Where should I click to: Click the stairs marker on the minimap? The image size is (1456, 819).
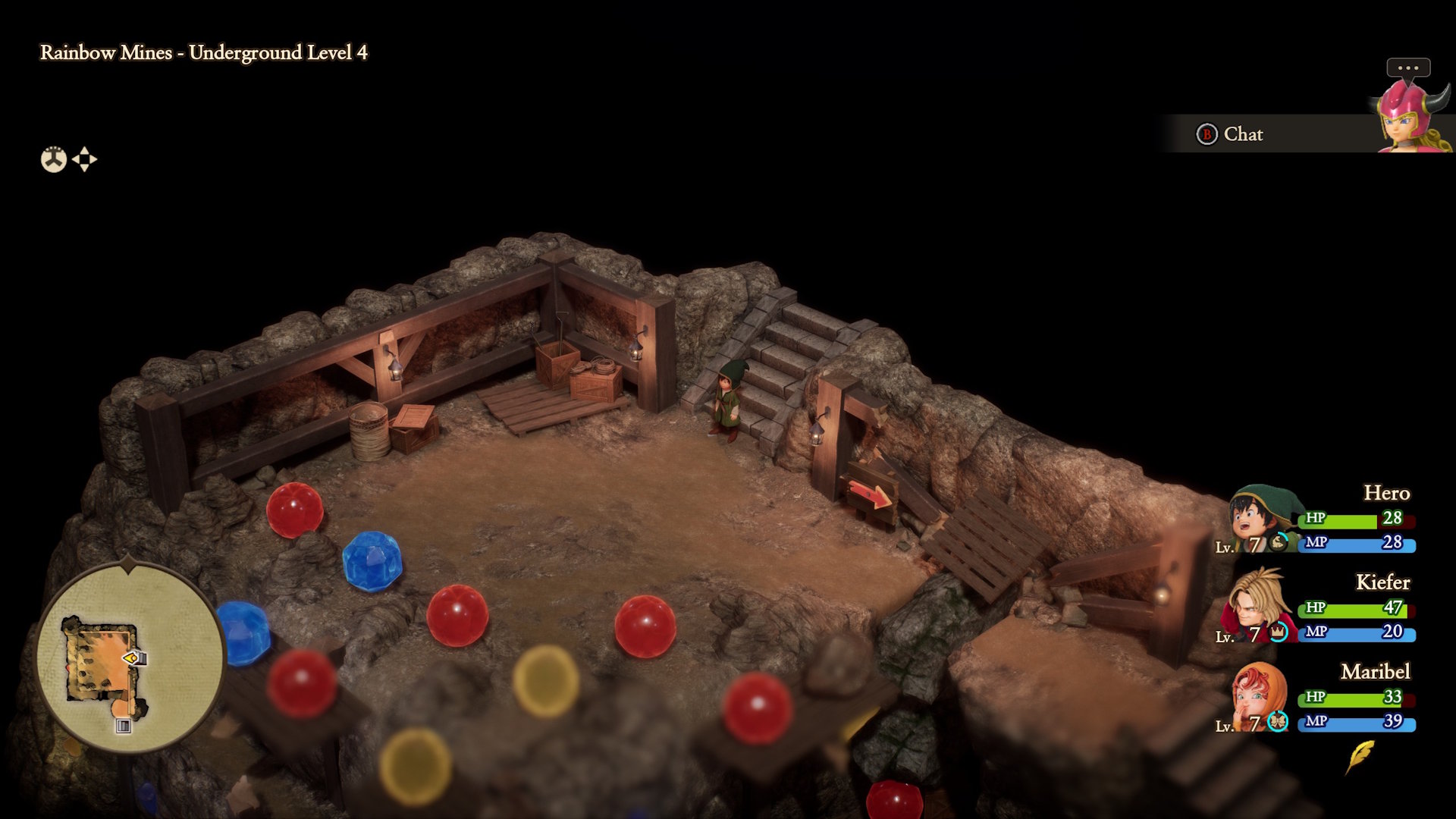point(123,726)
